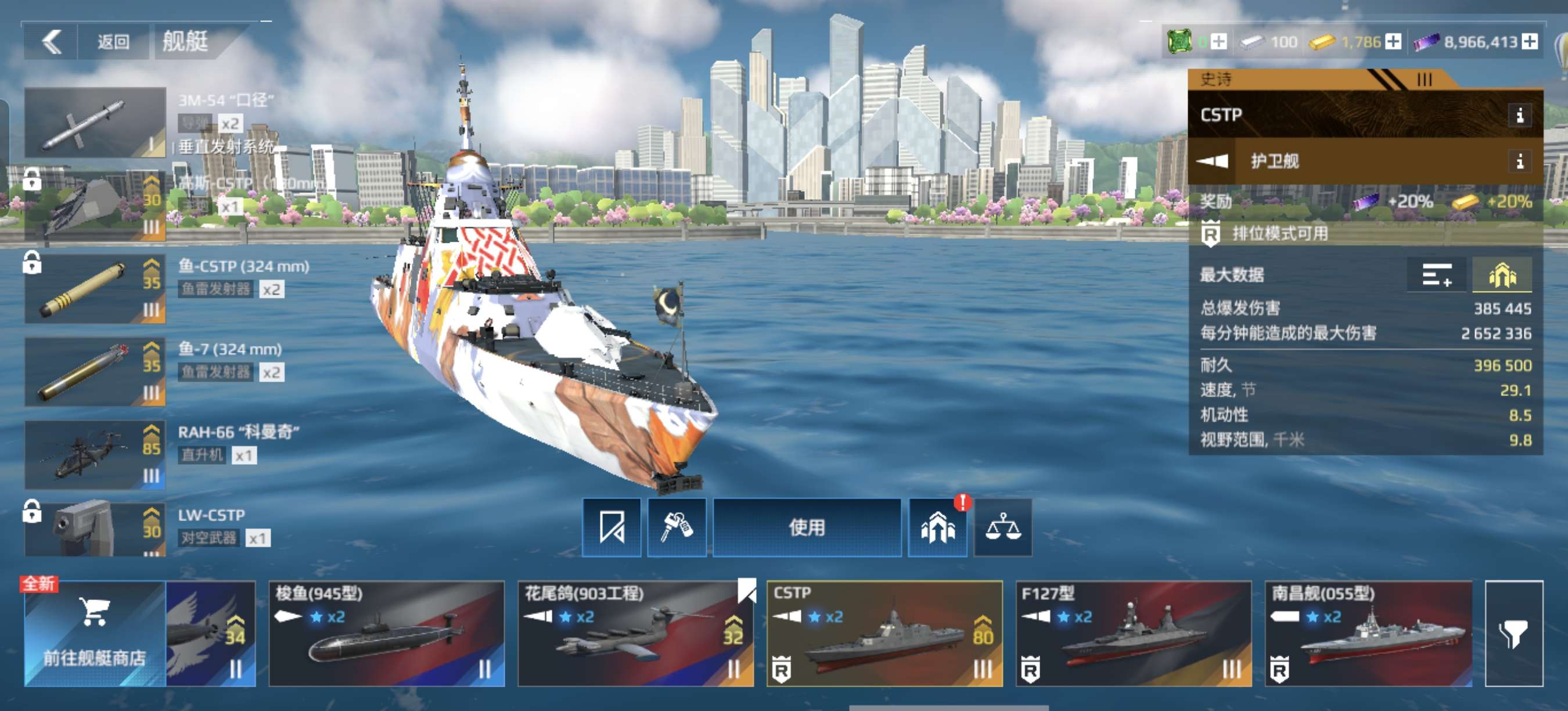Select the 3M-54 missile weapon slot
Image resolution: width=1568 pixels, height=711 pixels.
(x=95, y=123)
